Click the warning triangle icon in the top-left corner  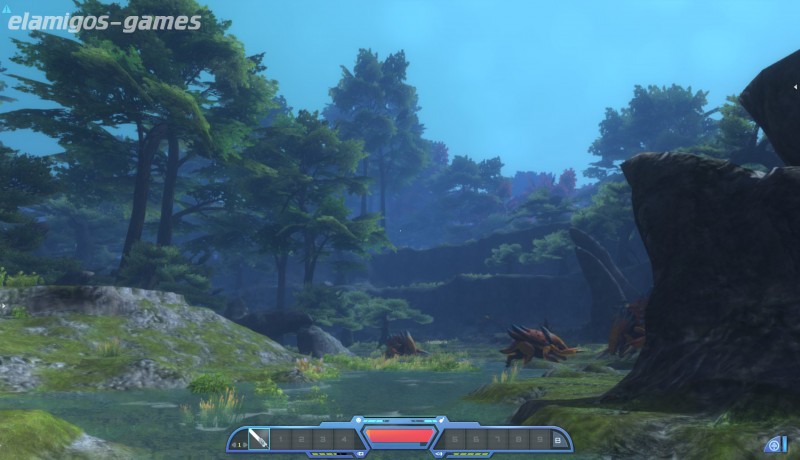[x=6, y=6]
